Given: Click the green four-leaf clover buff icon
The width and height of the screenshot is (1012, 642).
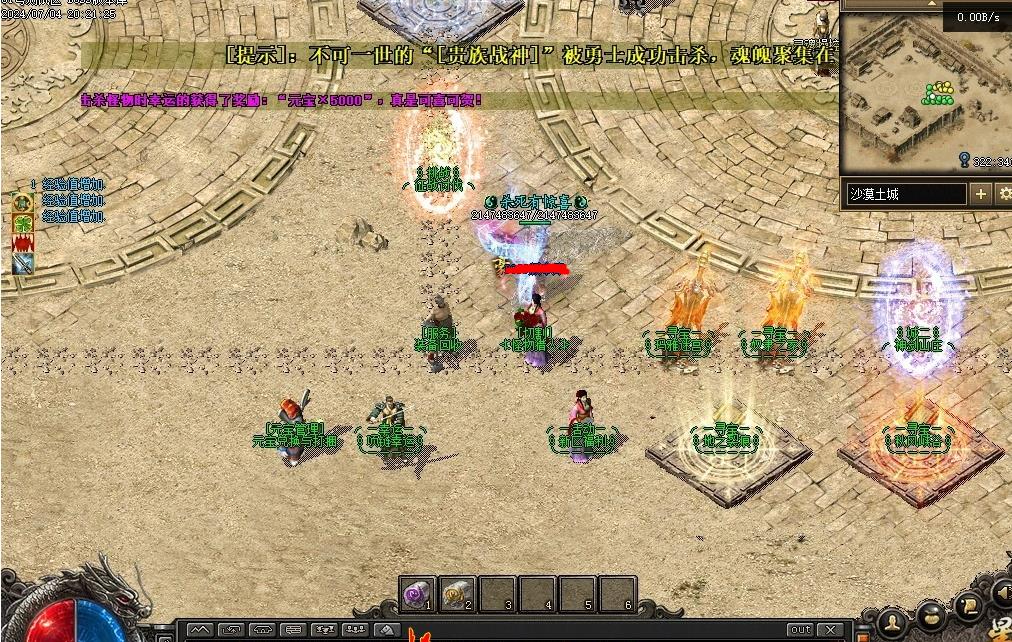Looking at the screenshot, I should (x=22, y=222).
